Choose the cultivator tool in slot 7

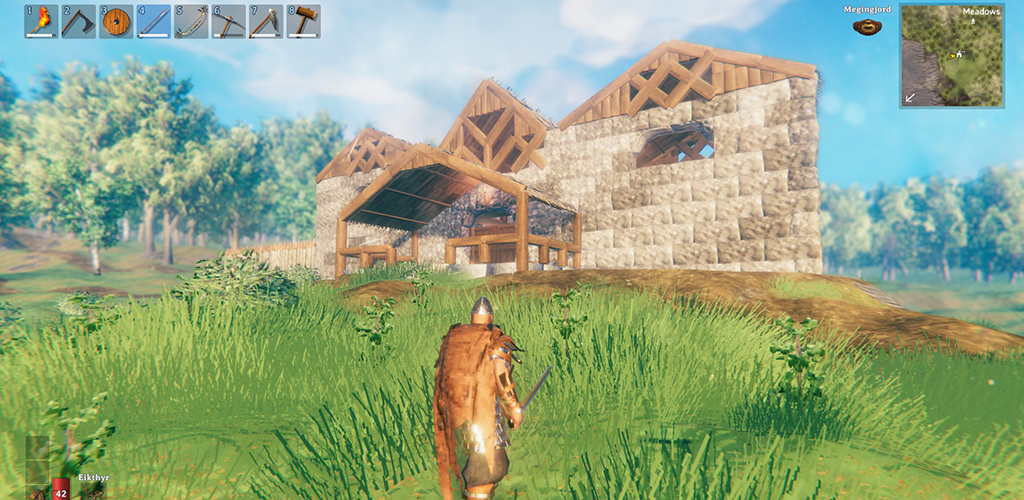tap(266, 21)
